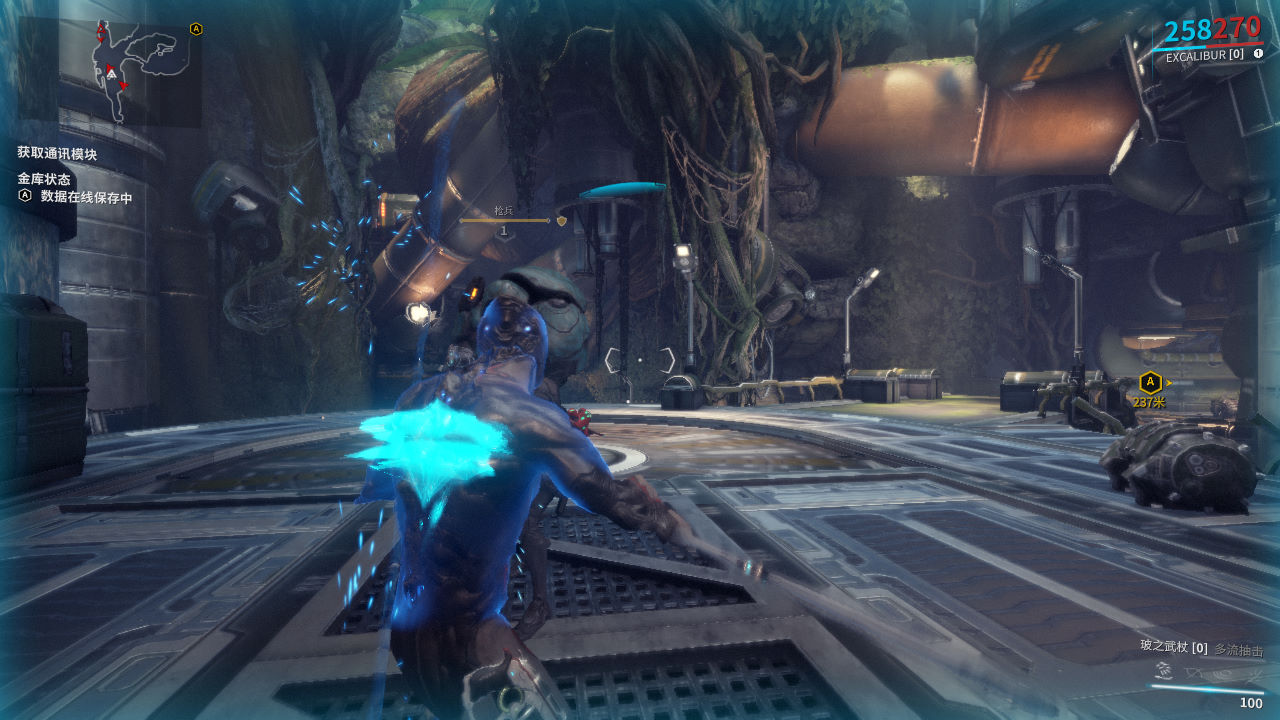This screenshot has width=1280, height=720.
Task: Select the 玻之武杖 weapon name
Action: 1165,646
